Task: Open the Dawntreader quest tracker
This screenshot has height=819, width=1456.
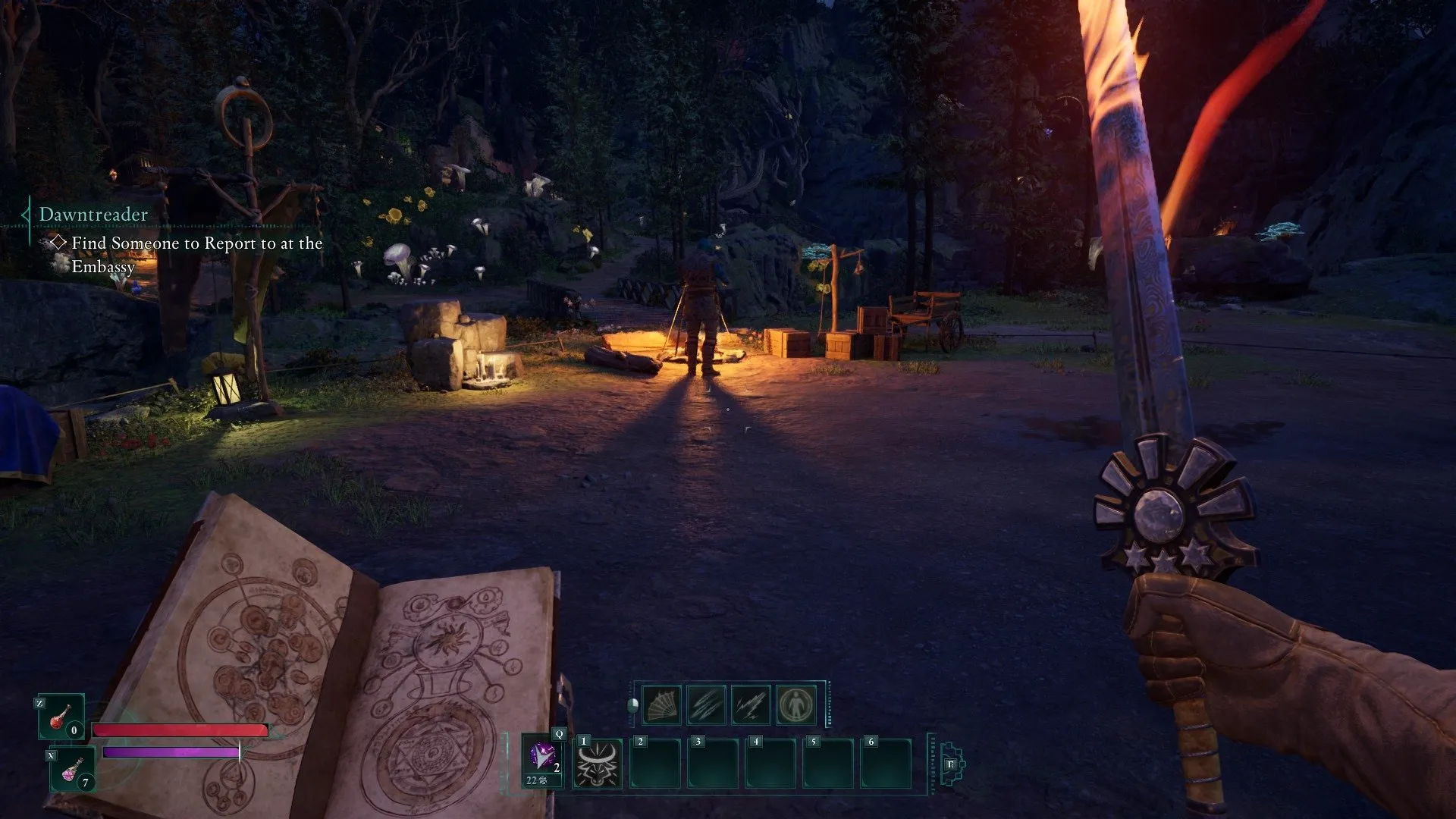Action: (93, 215)
